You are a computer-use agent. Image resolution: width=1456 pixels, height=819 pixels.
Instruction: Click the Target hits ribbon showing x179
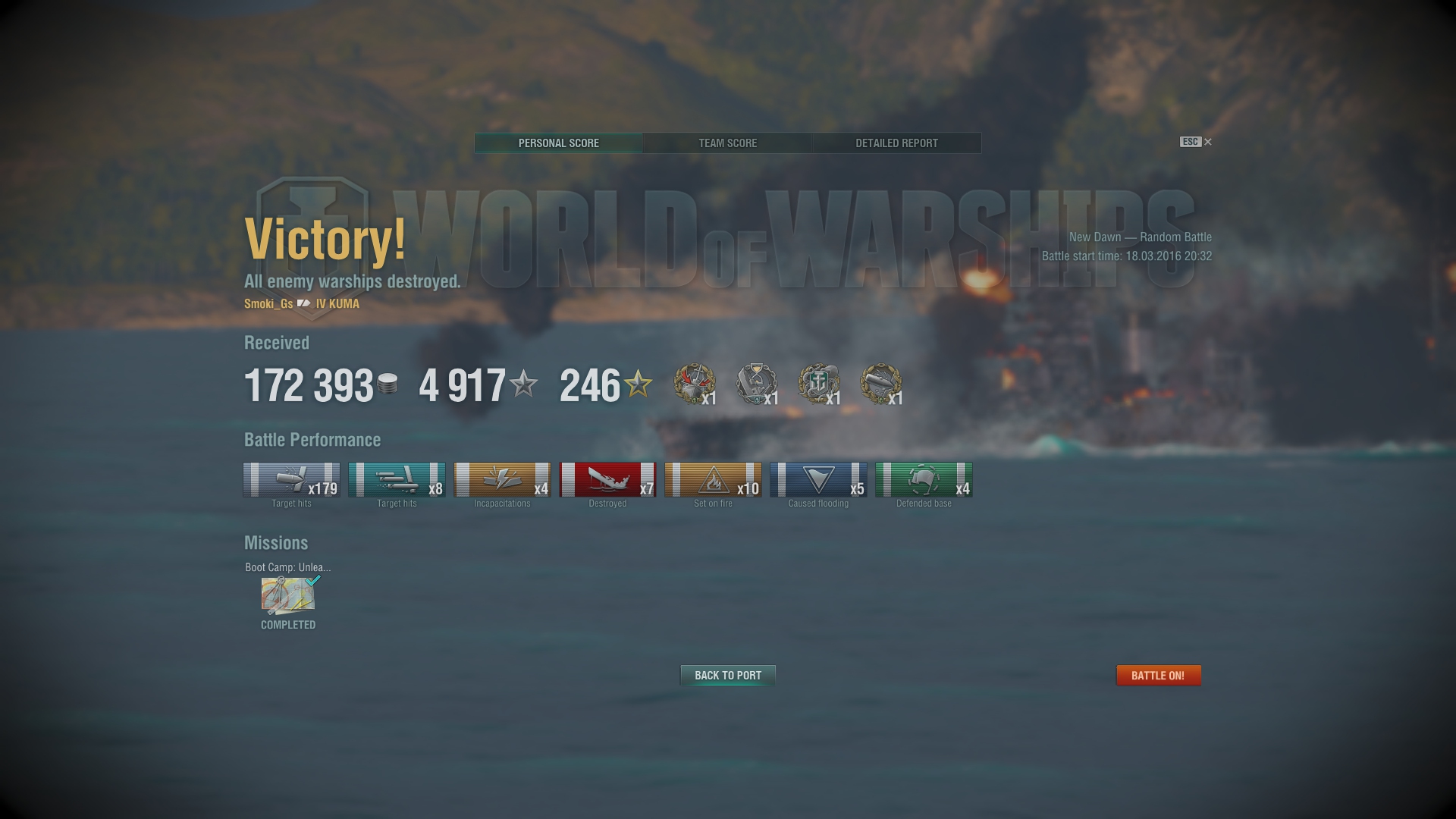click(x=291, y=480)
